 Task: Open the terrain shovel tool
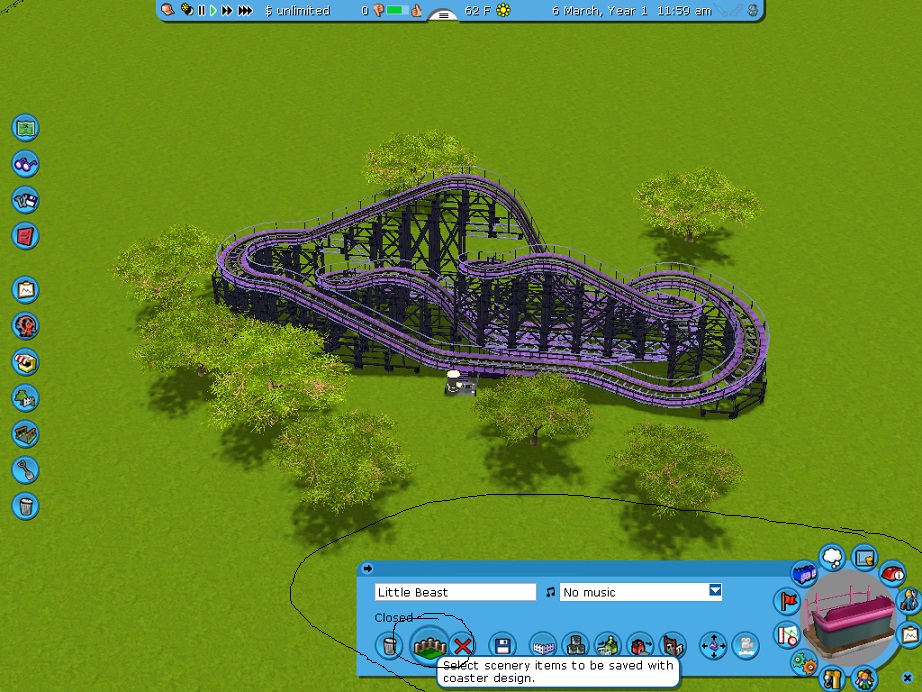25,469
